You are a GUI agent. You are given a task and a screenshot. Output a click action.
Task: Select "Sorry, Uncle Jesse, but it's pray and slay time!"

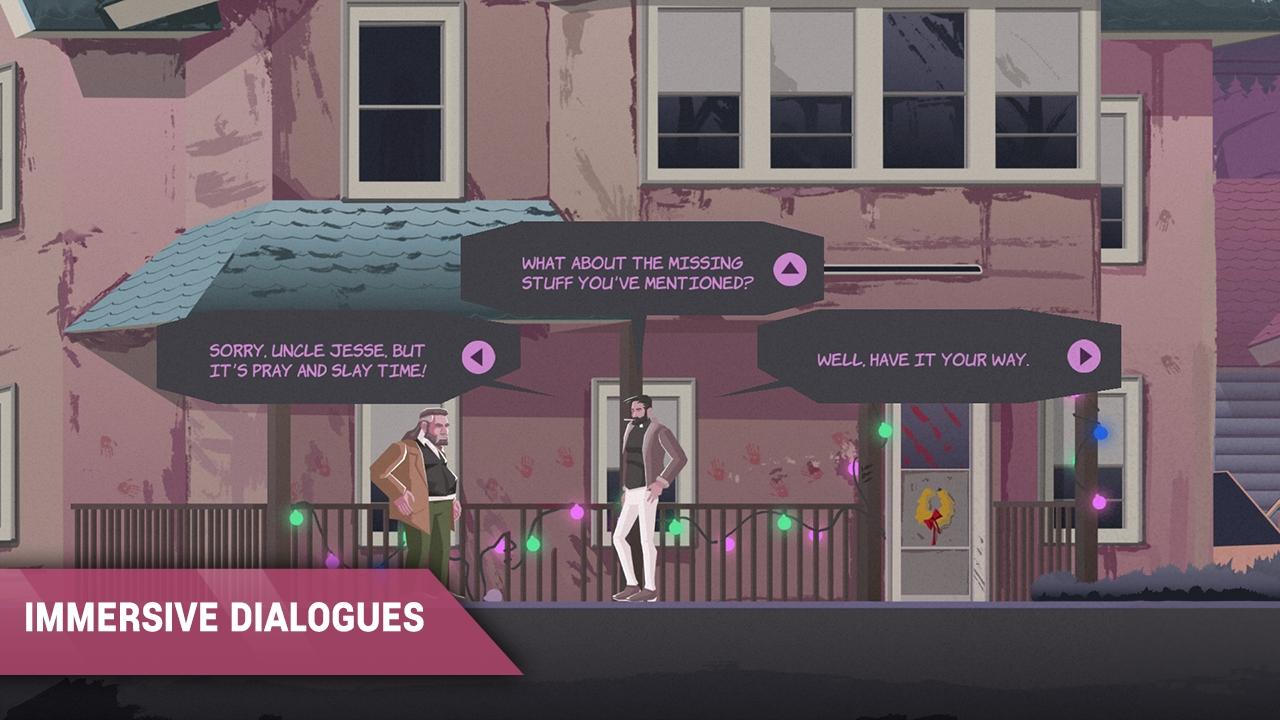tap(317, 360)
